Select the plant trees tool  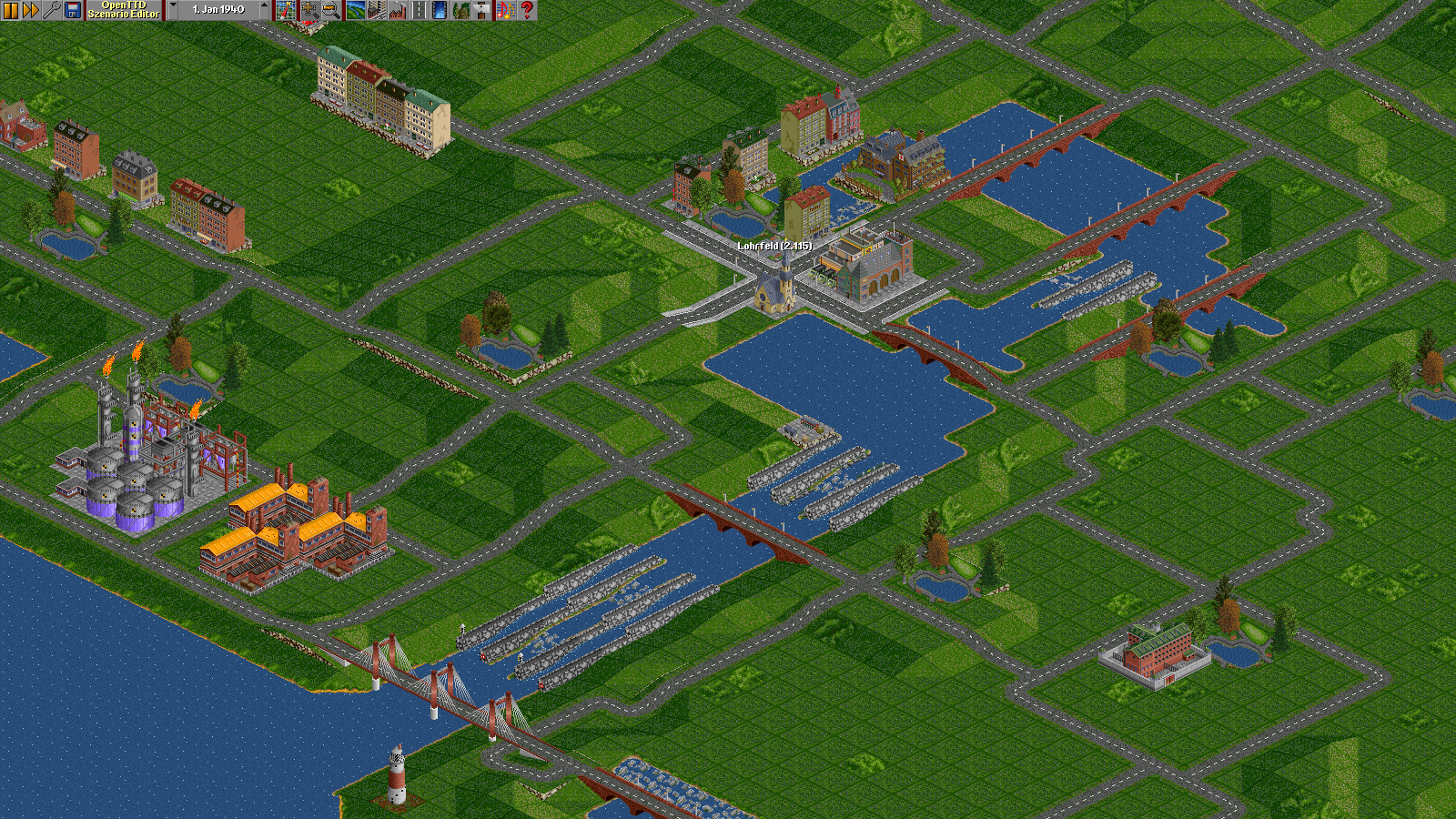[x=461, y=10]
